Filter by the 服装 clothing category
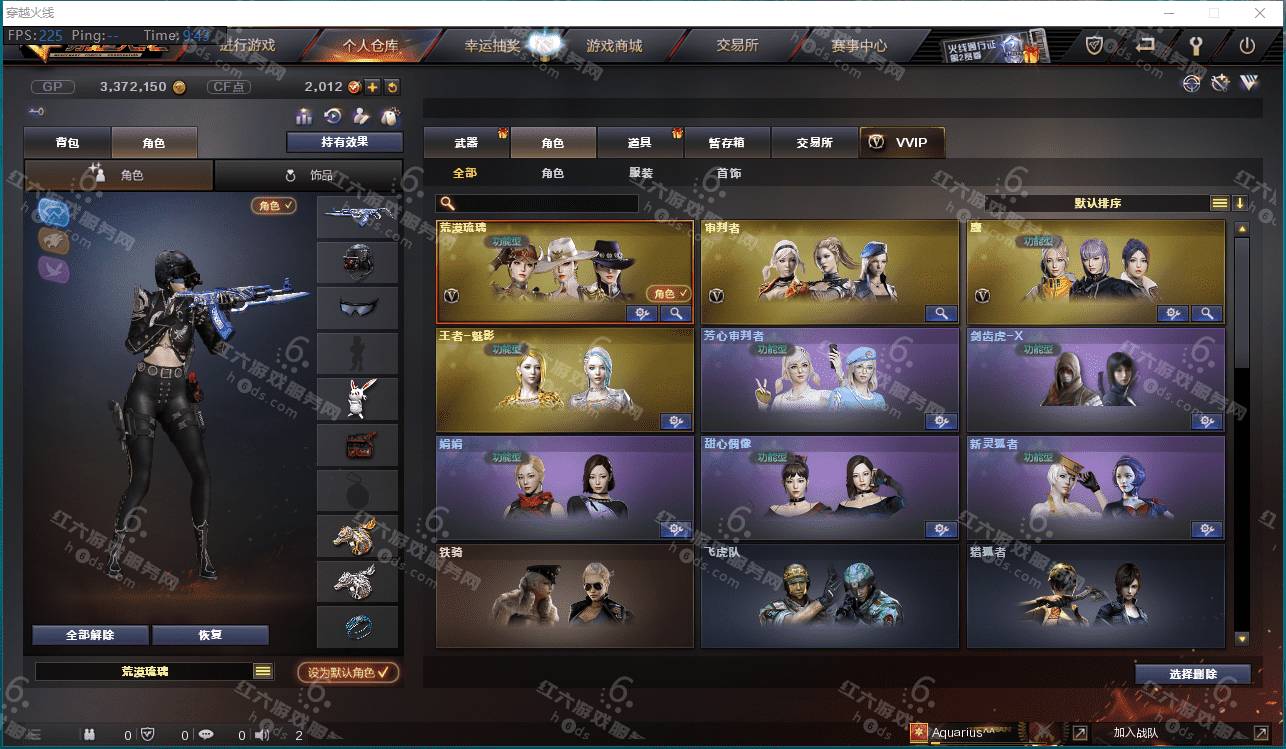 pyautogui.click(x=641, y=173)
